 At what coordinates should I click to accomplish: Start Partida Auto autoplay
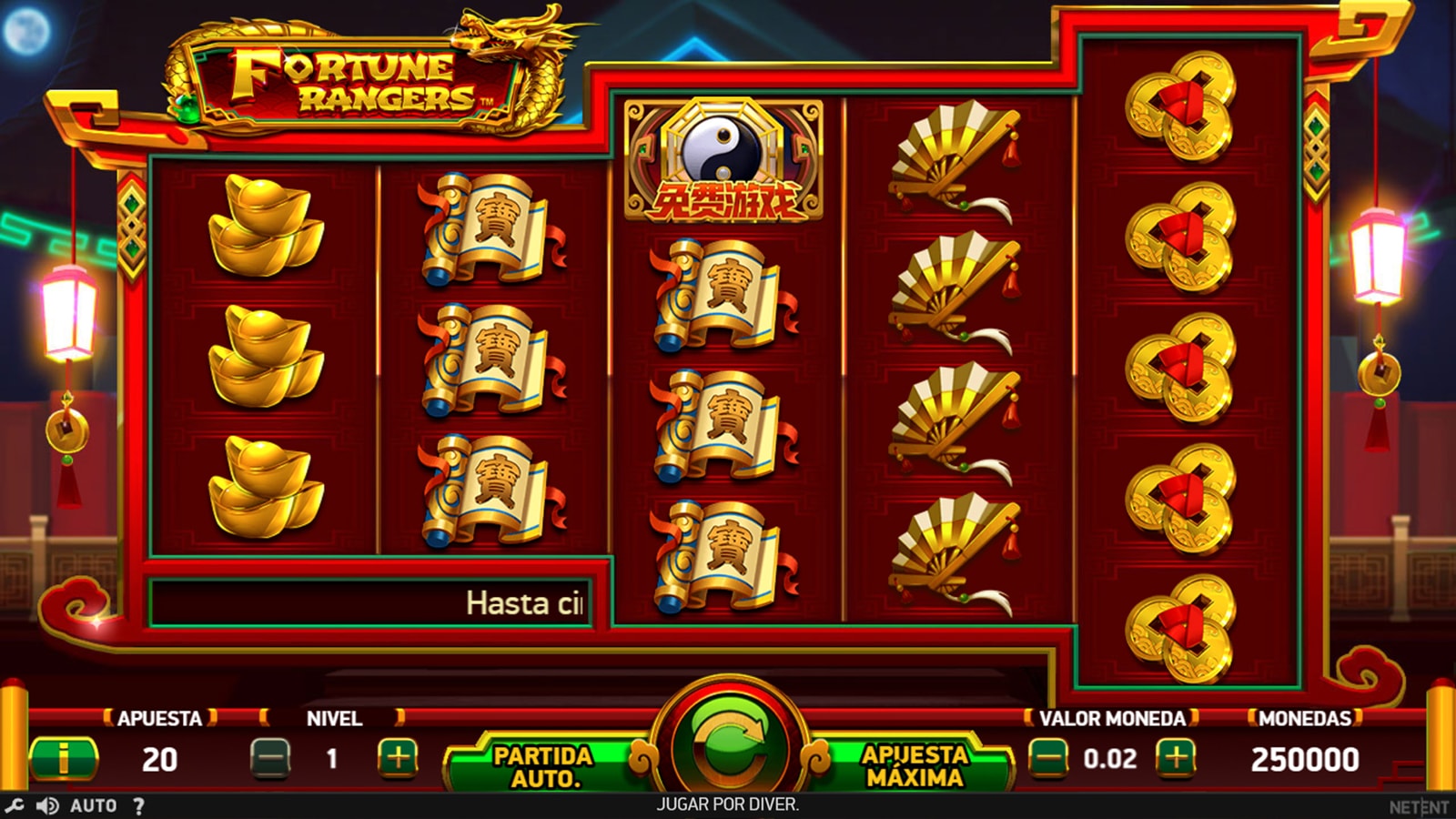click(x=544, y=766)
